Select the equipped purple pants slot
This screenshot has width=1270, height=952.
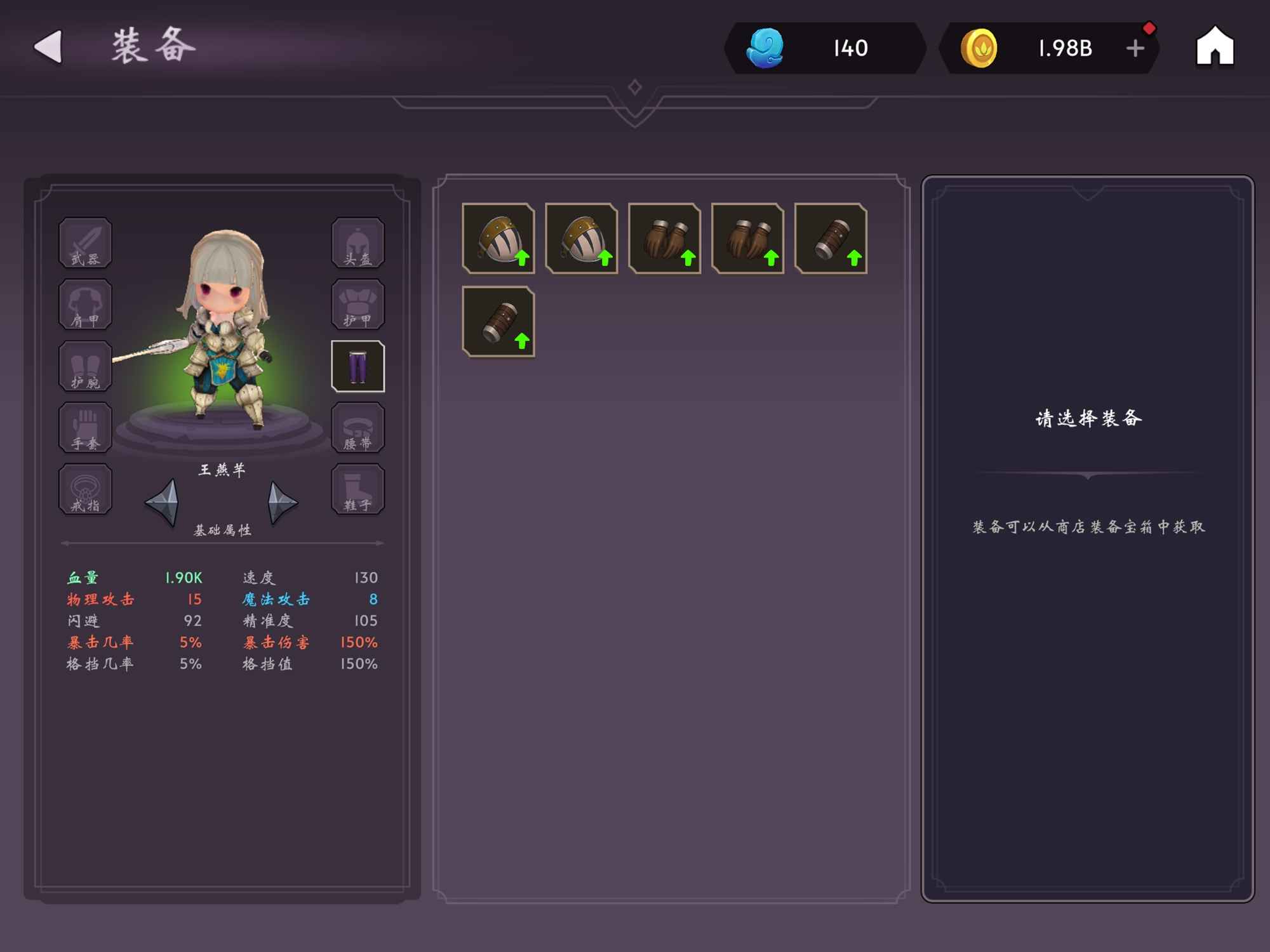[358, 366]
